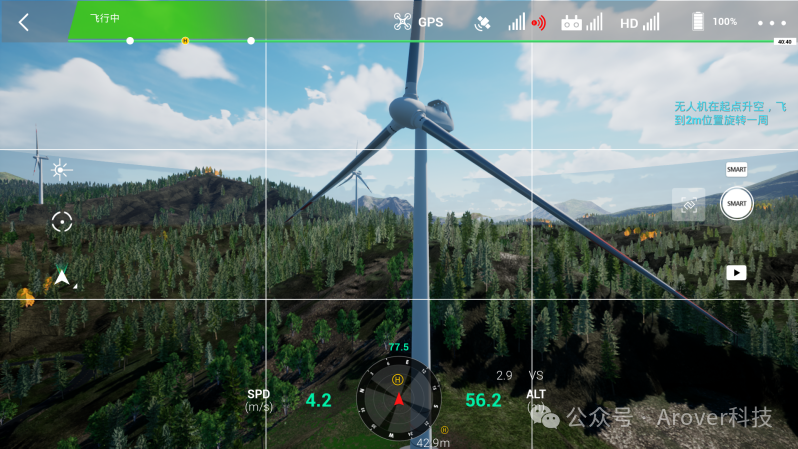Adjust exposure with the sun icon

point(62,169)
